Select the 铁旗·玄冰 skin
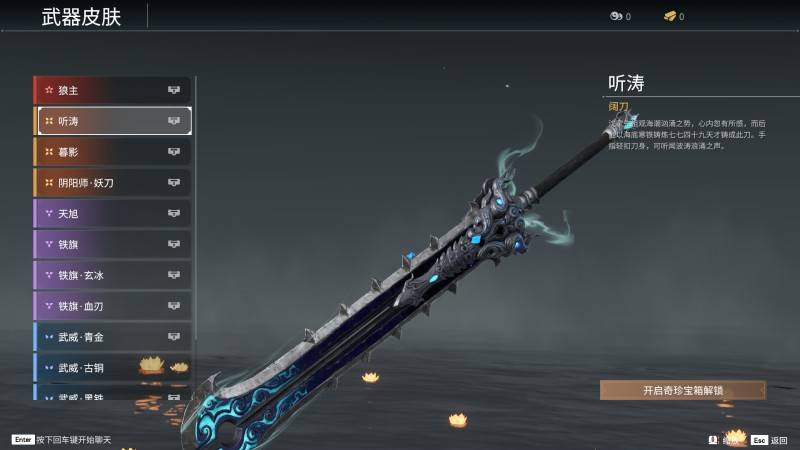This screenshot has height=450, width=800. tap(112, 275)
